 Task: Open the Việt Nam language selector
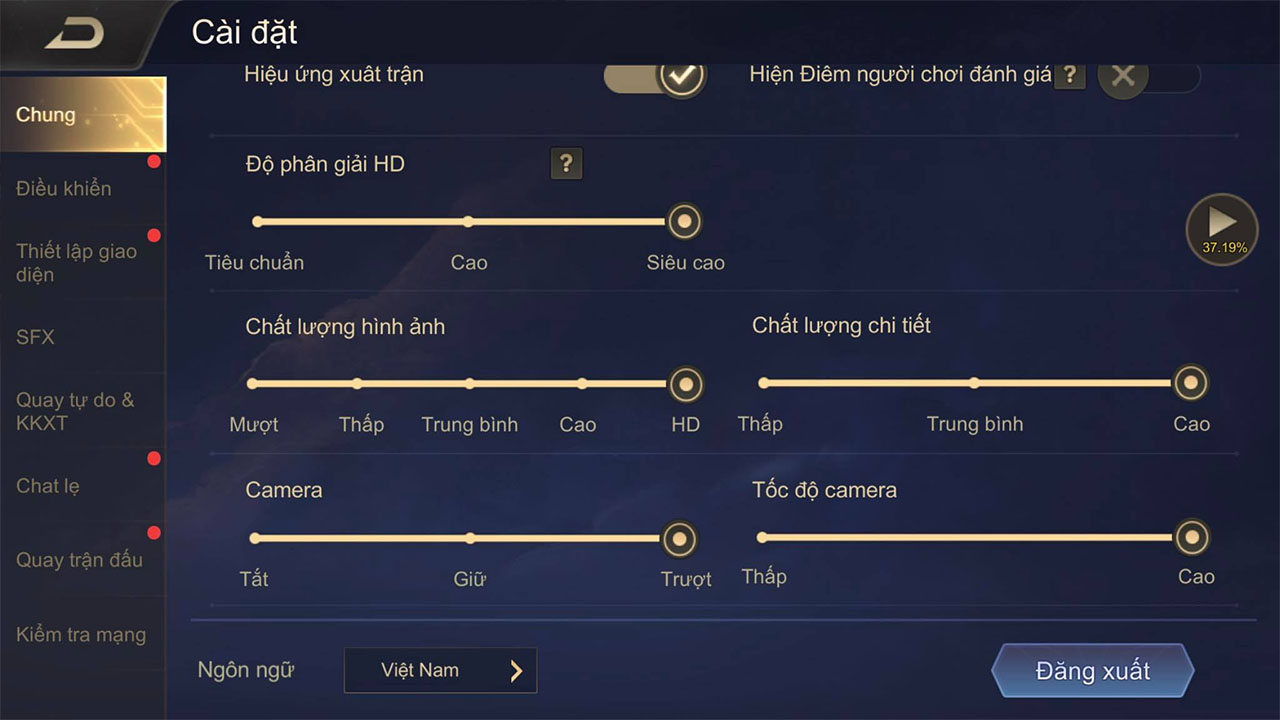[x=440, y=670]
